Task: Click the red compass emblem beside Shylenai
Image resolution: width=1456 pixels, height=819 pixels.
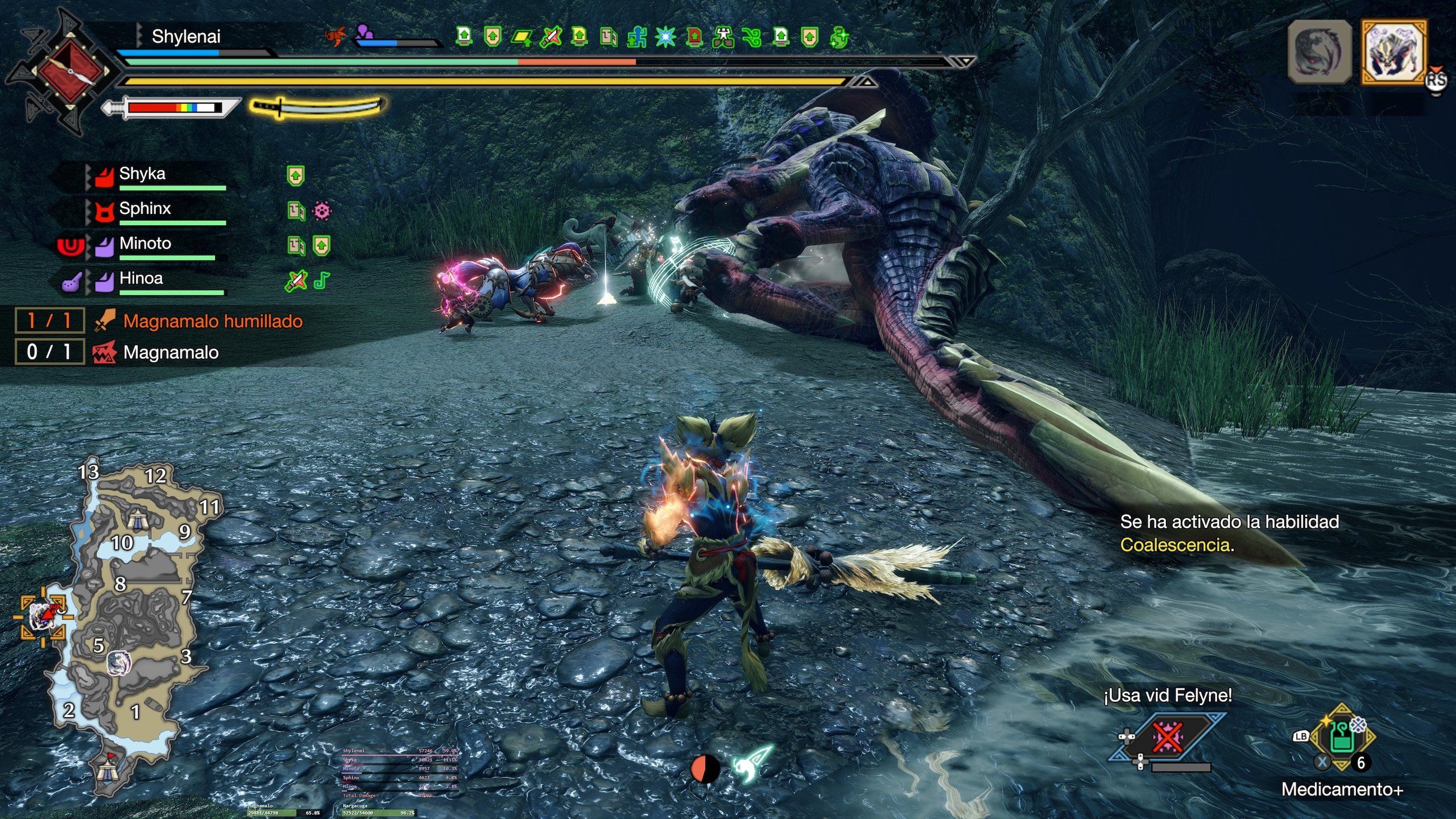Action: click(x=70, y=71)
